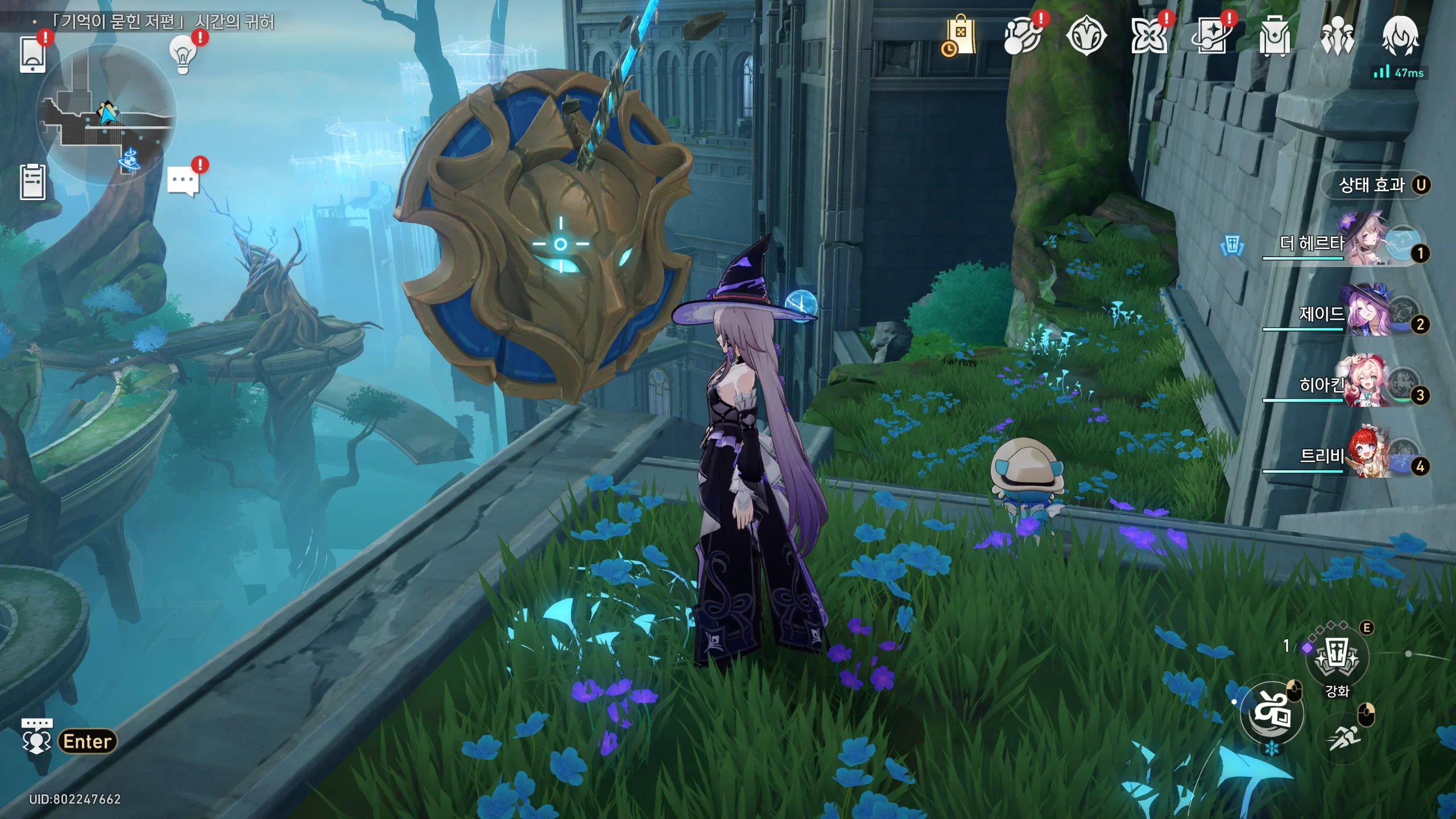Open the backpack inventory icon
Viewport: 1456px width, 819px height.
pyautogui.click(x=1275, y=36)
